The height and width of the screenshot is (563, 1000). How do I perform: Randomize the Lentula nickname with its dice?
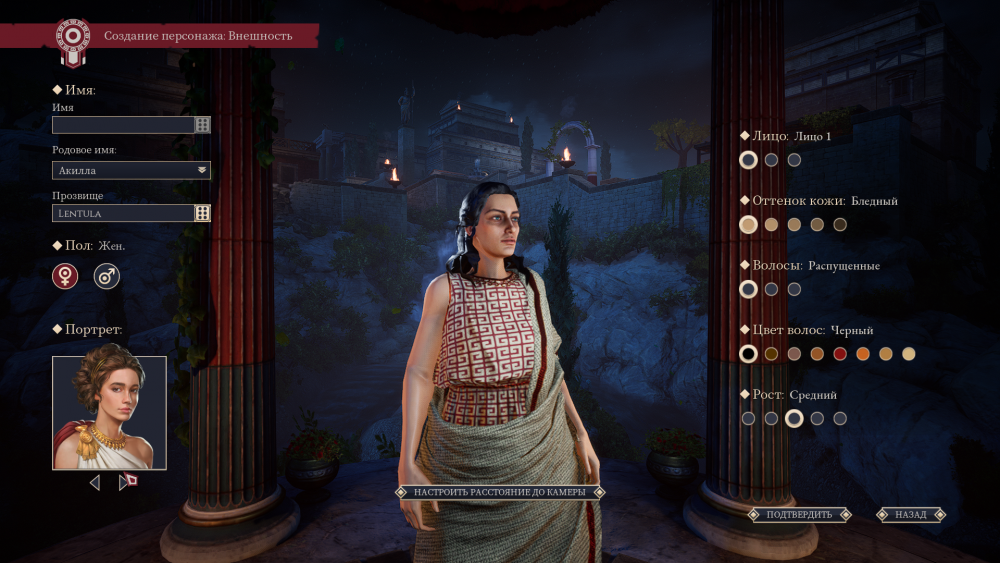point(203,213)
